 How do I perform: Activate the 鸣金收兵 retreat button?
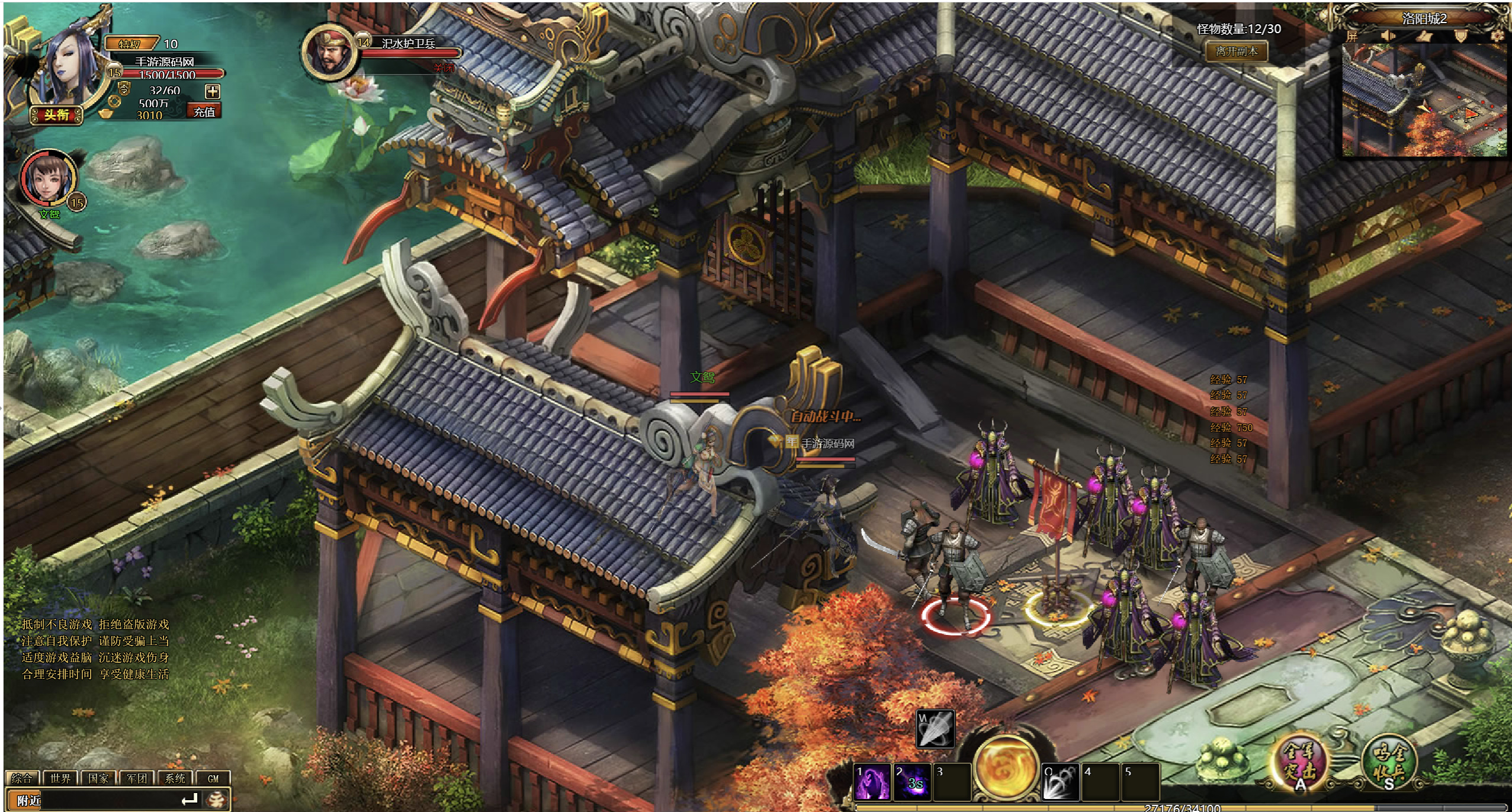pyautogui.click(x=1389, y=763)
